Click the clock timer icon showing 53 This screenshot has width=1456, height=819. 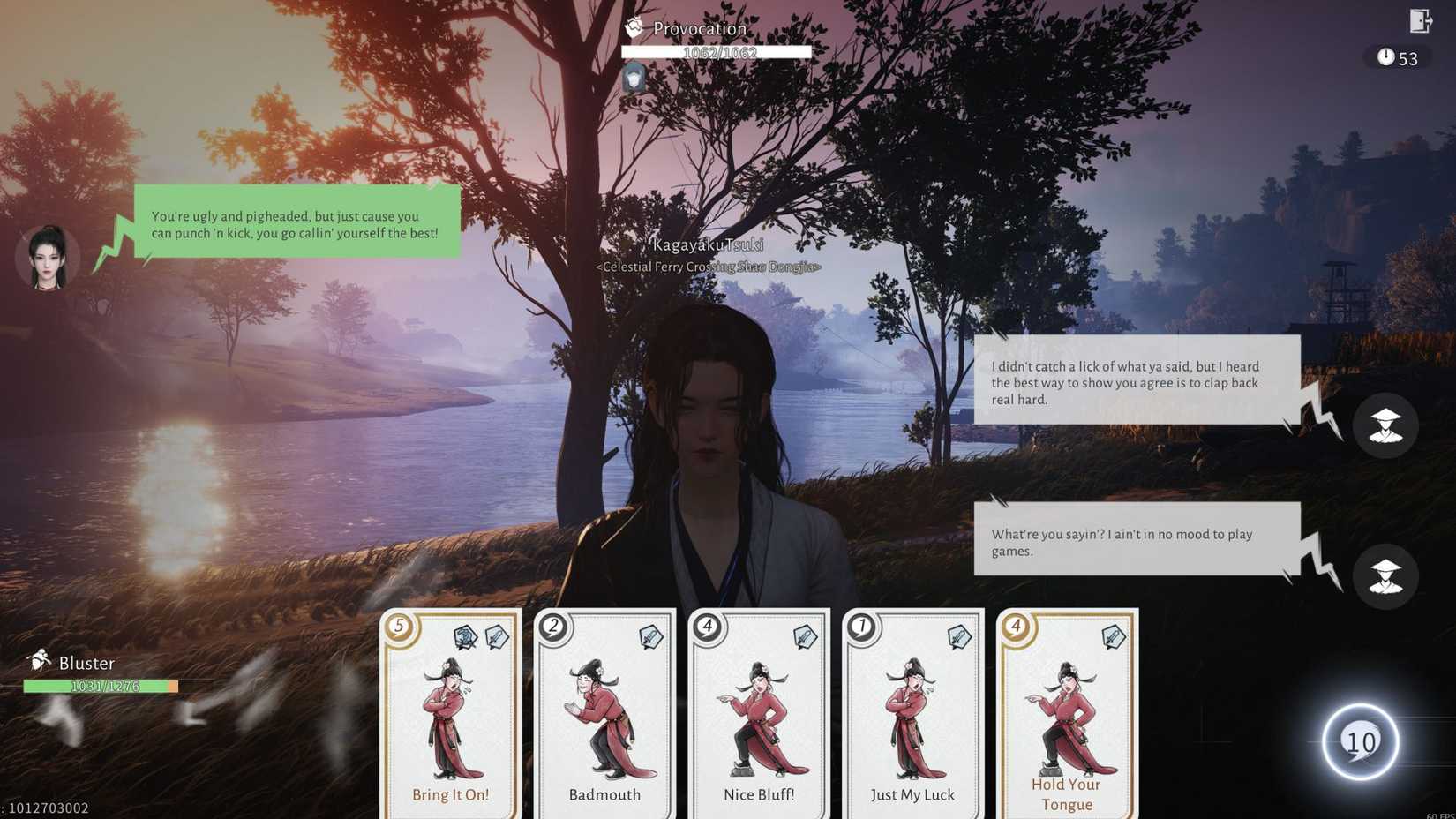(x=1385, y=58)
